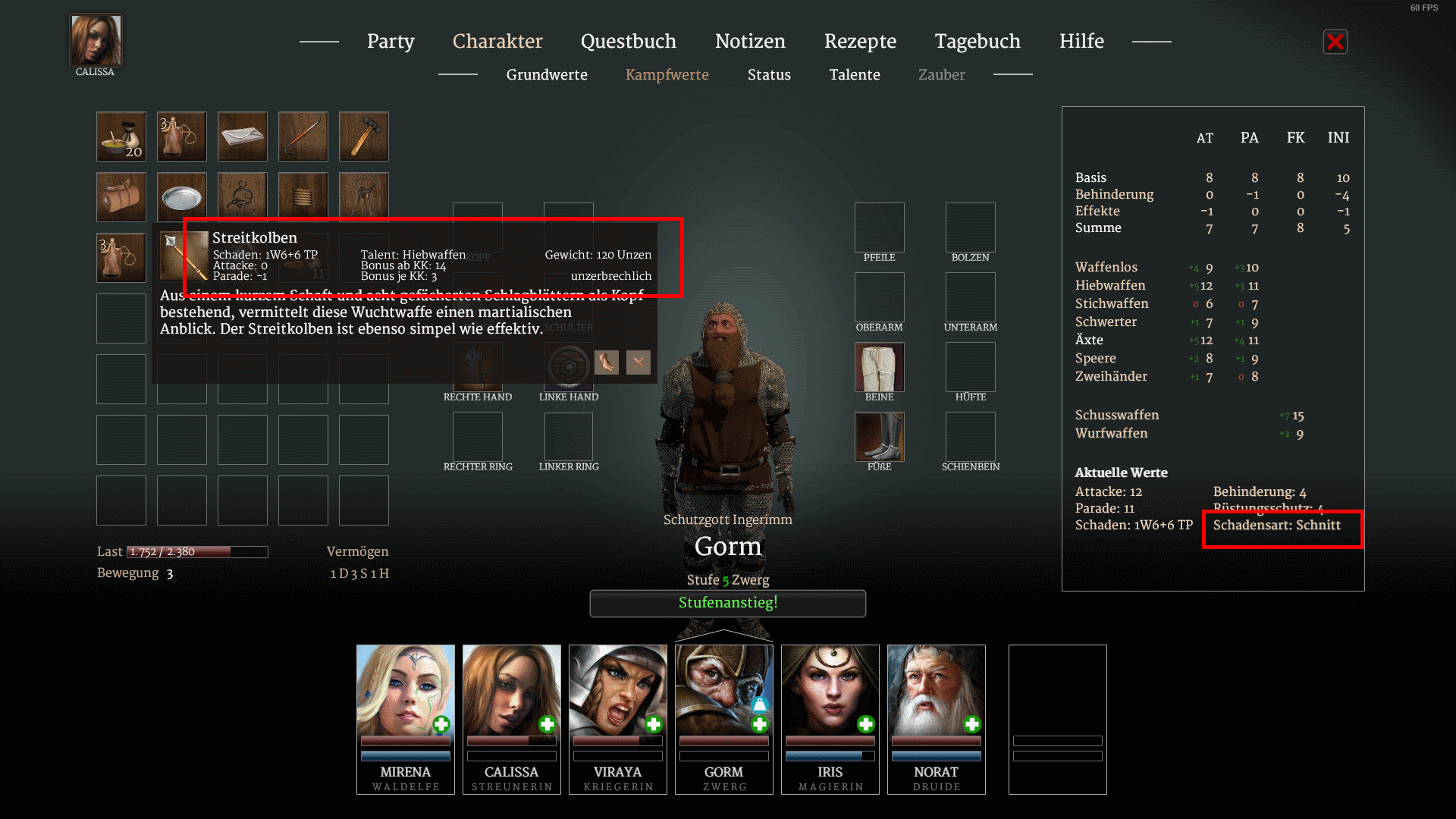Image resolution: width=1456 pixels, height=819 pixels.
Task: Open the Party tab
Action: 391,41
